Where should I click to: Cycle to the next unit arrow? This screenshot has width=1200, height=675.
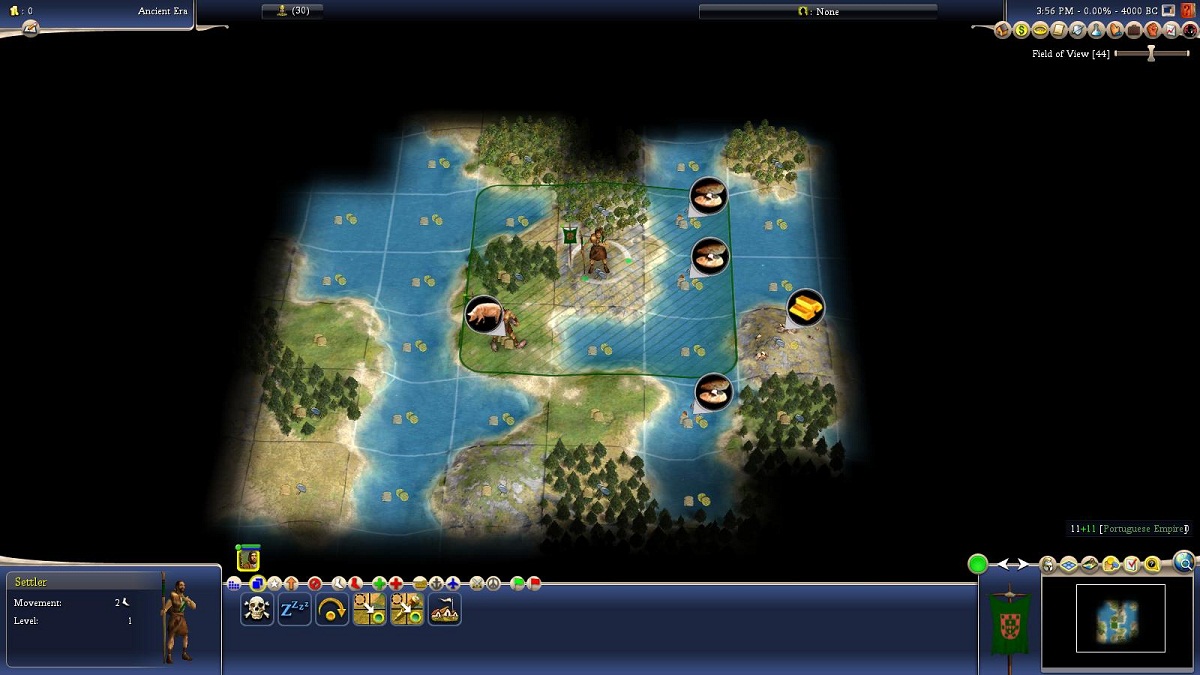(1024, 565)
